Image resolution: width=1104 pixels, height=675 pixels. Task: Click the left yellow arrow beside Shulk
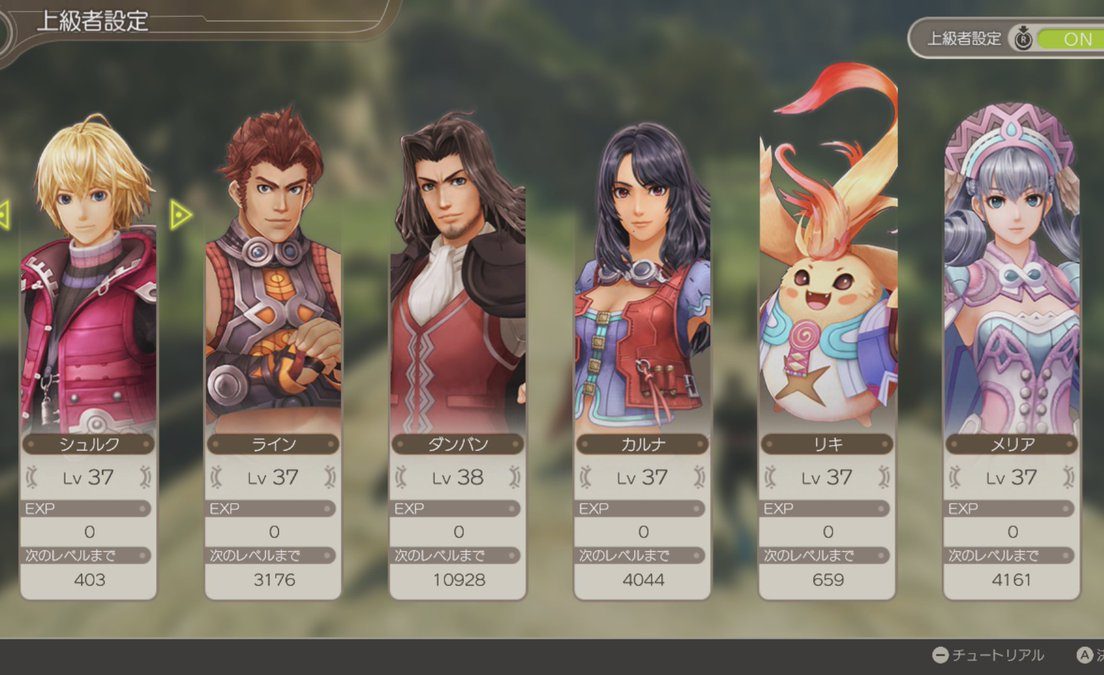pyautogui.click(x=4, y=213)
